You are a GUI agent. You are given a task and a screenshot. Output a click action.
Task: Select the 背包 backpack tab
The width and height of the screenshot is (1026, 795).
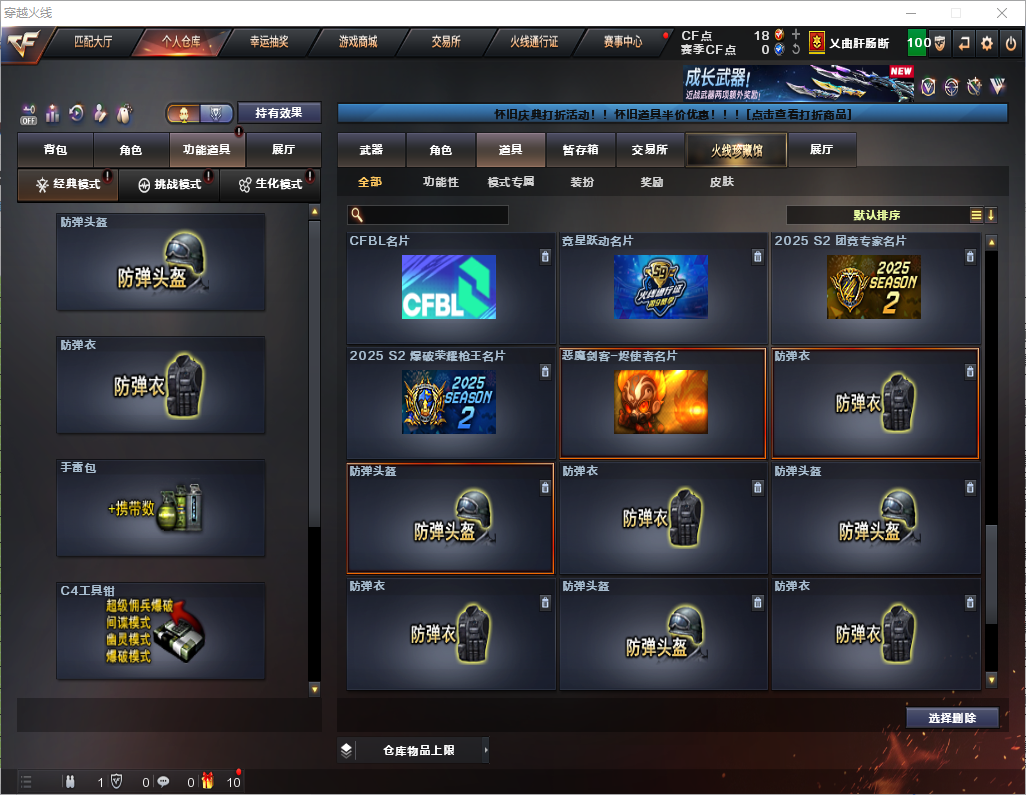[55, 150]
